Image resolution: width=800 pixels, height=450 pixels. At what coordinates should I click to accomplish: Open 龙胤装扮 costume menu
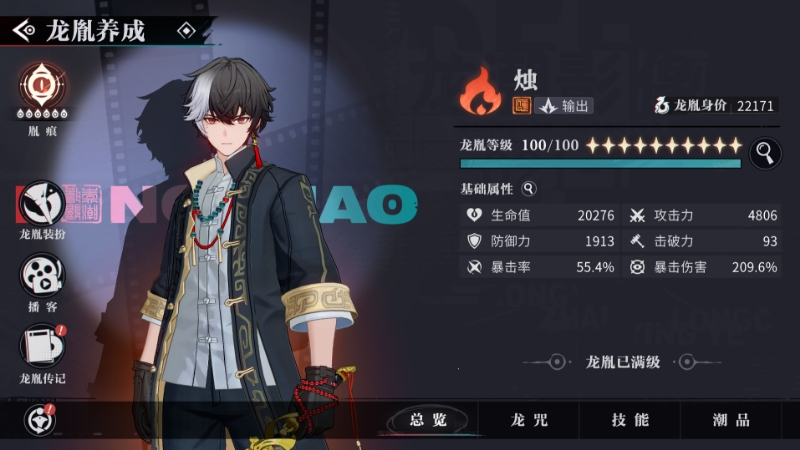coord(42,204)
